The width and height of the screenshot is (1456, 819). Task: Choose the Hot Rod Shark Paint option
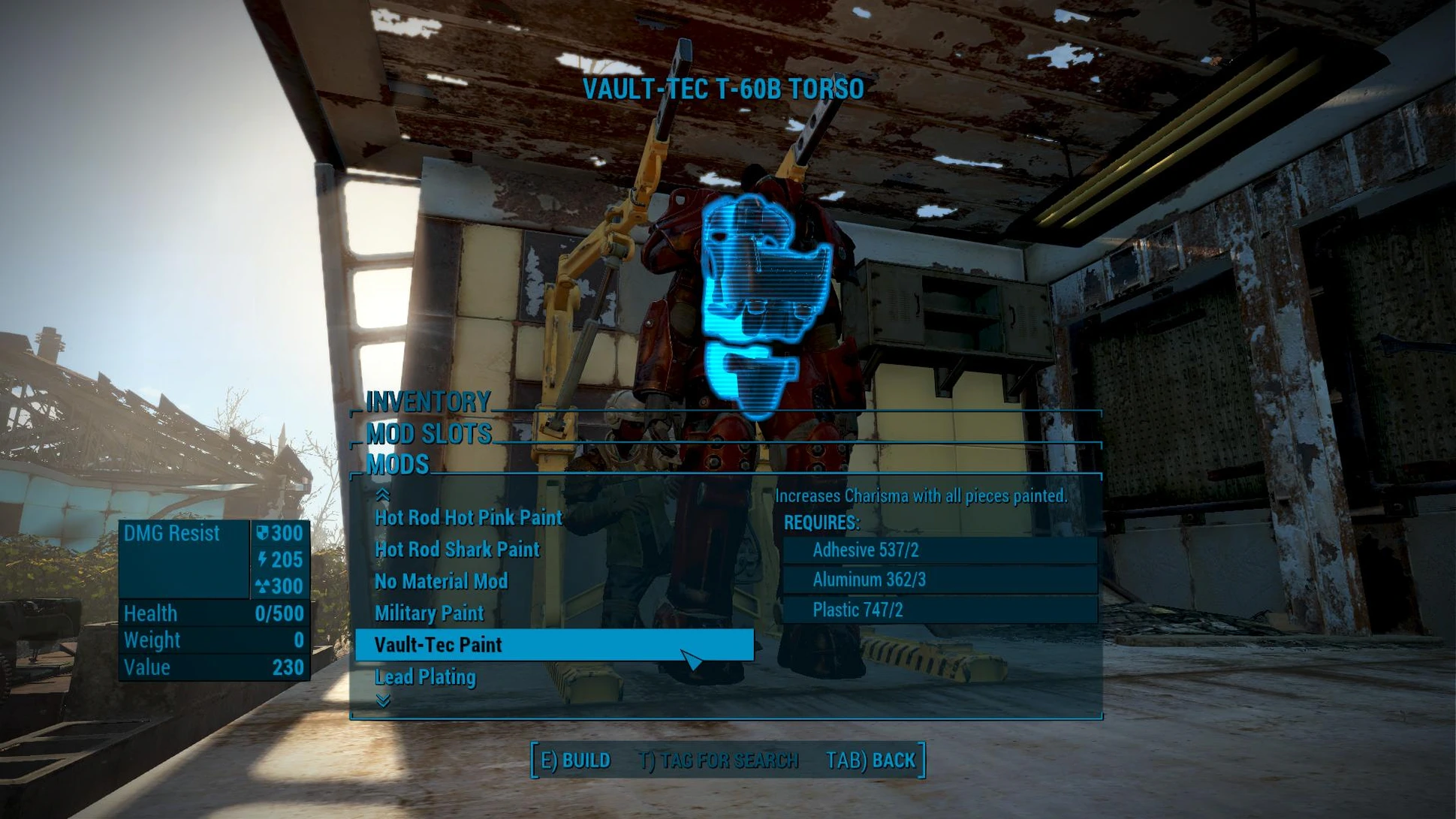tap(457, 550)
